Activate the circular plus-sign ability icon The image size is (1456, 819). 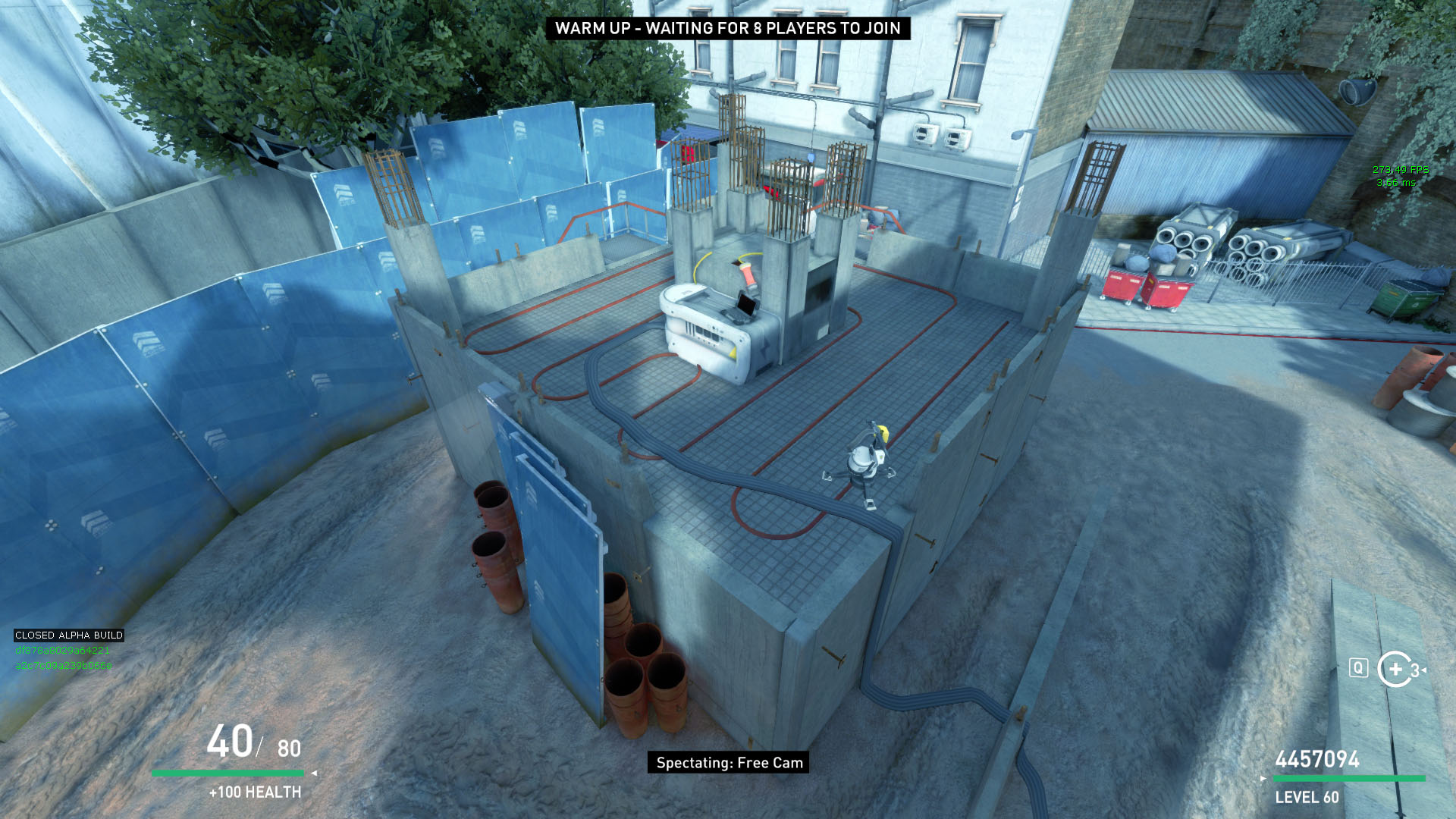(1395, 669)
